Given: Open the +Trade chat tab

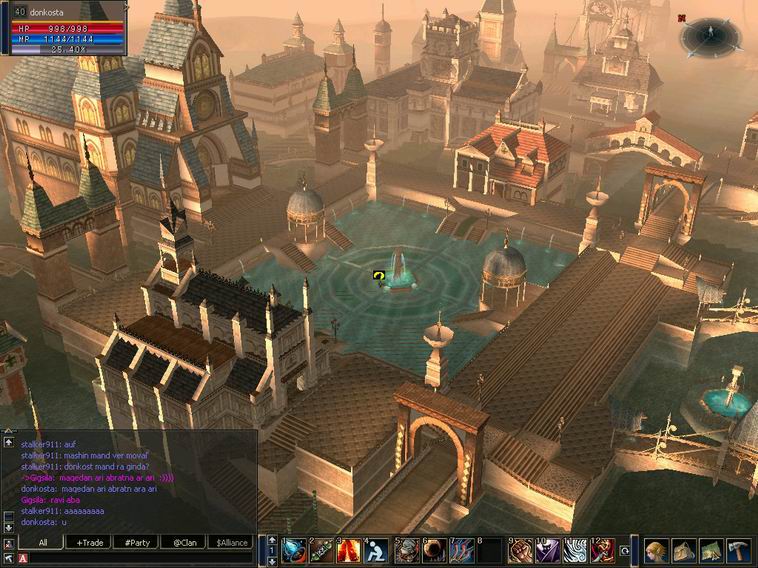Looking at the screenshot, I should point(88,542).
